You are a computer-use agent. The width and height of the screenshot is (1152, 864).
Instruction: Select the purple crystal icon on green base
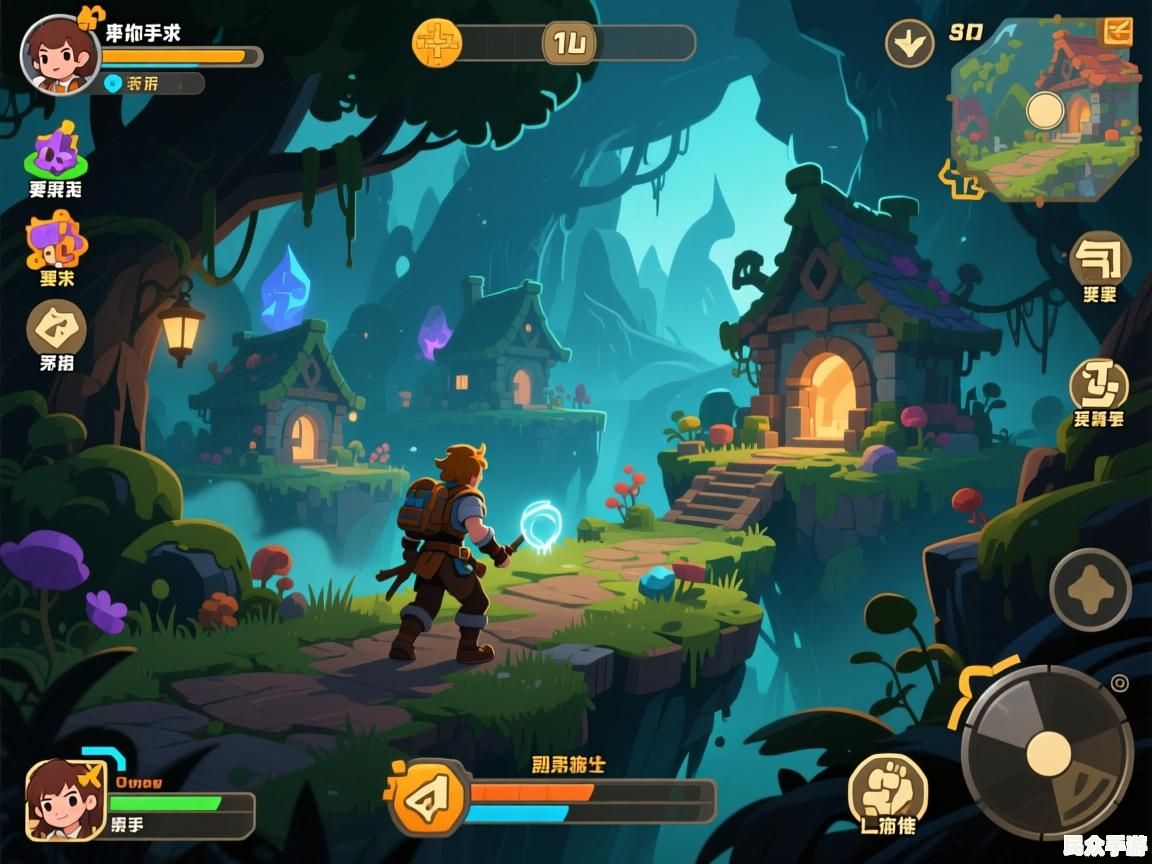coord(56,153)
